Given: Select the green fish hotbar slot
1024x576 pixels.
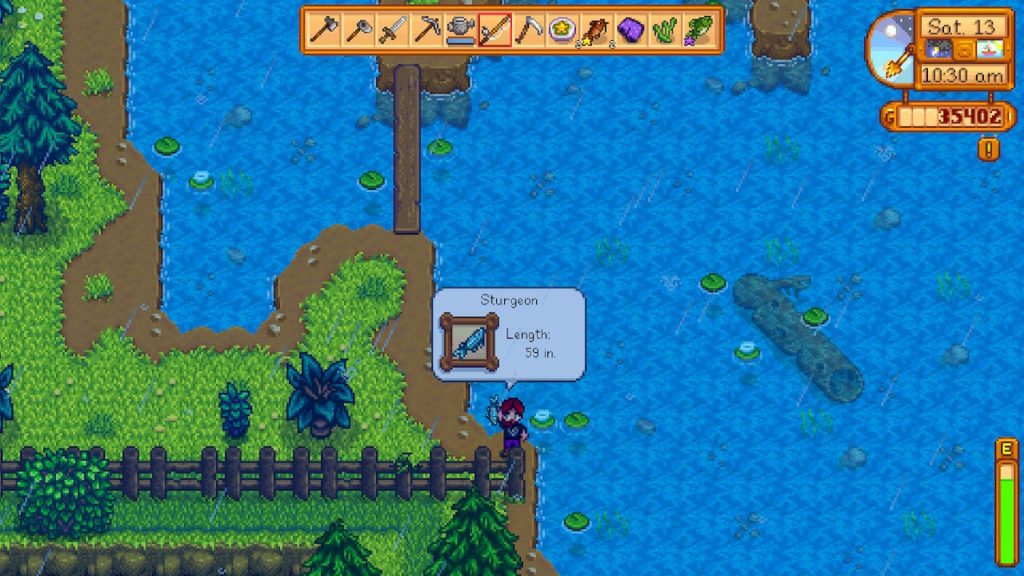Looking at the screenshot, I should pyautogui.click(x=698, y=30).
